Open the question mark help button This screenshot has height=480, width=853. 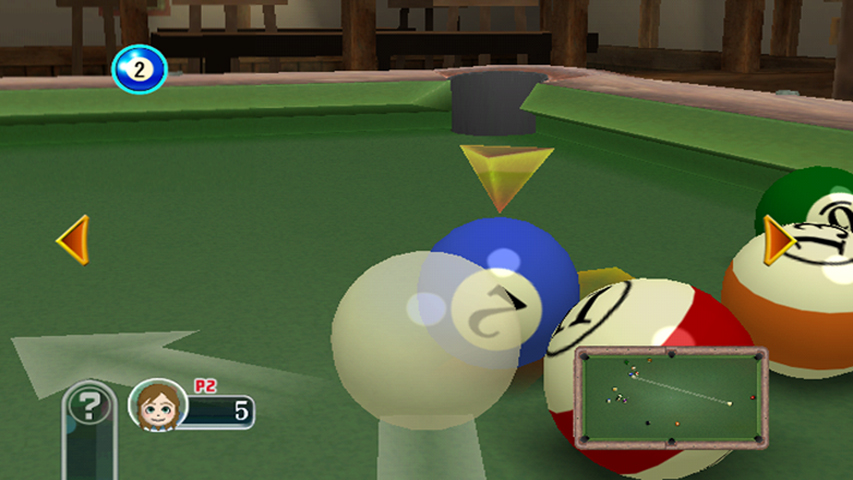click(x=90, y=406)
